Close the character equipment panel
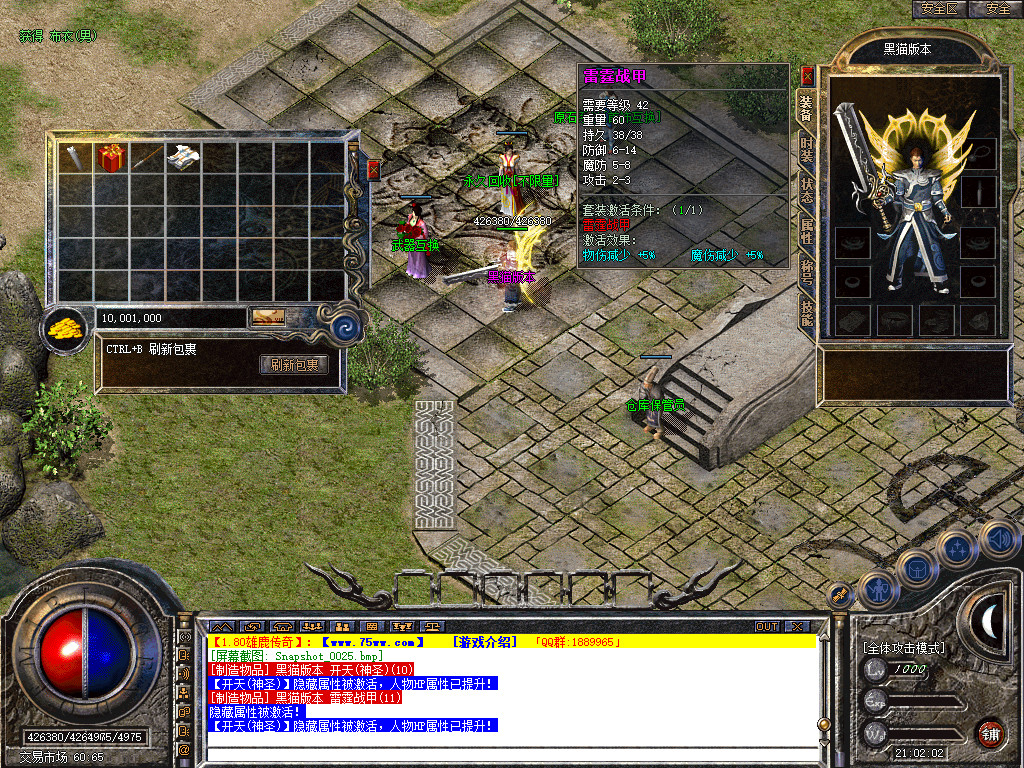The width and height of the screenshot is (1024, 768). 807,75
